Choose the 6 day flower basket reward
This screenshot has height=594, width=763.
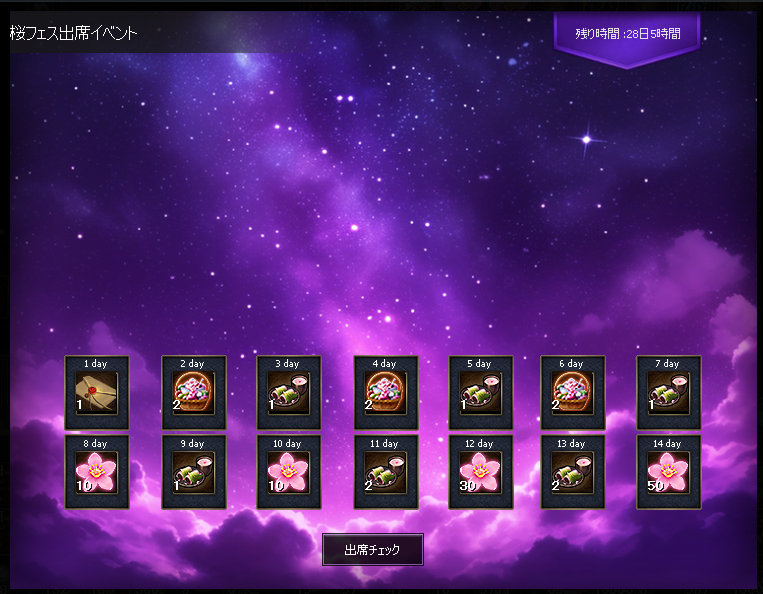pos(573,393)
